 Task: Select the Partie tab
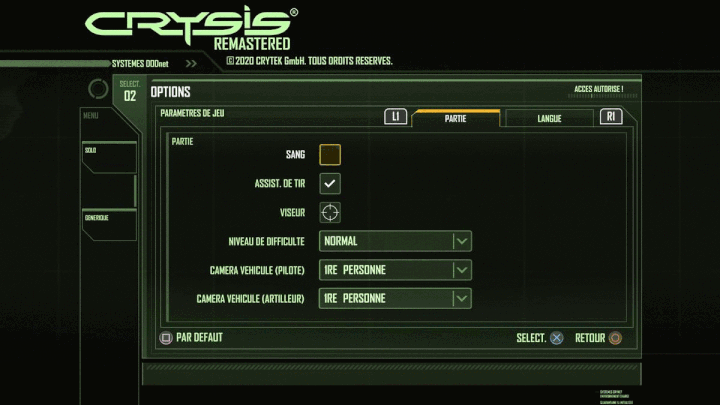pos(456,118)
